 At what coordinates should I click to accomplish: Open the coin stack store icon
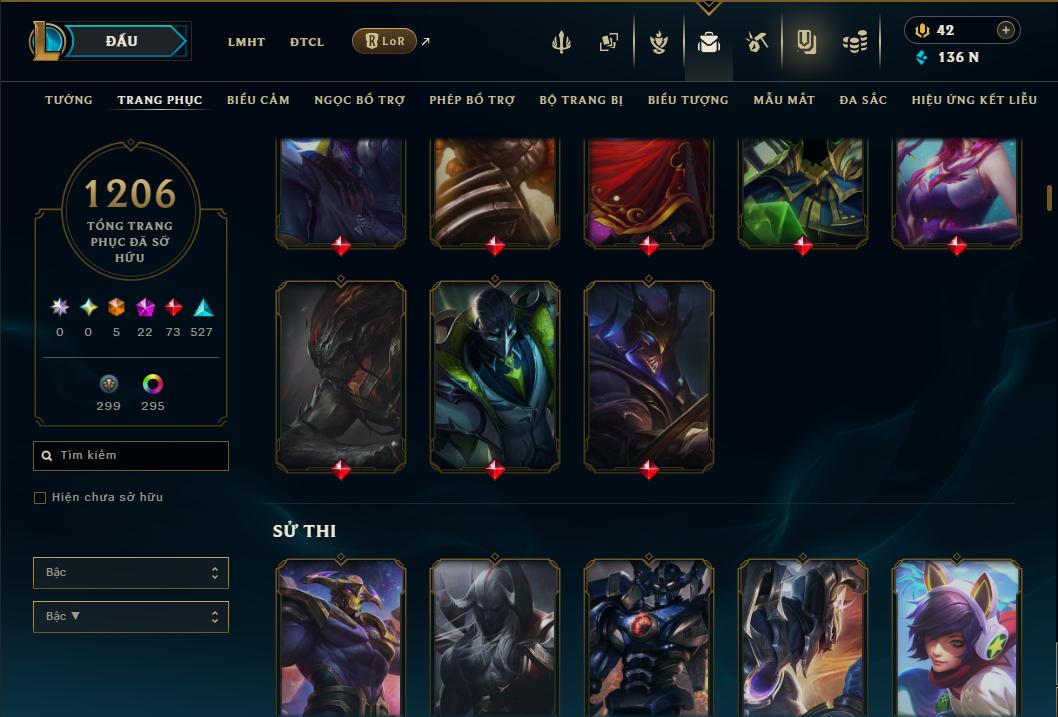tap(854, 42)
